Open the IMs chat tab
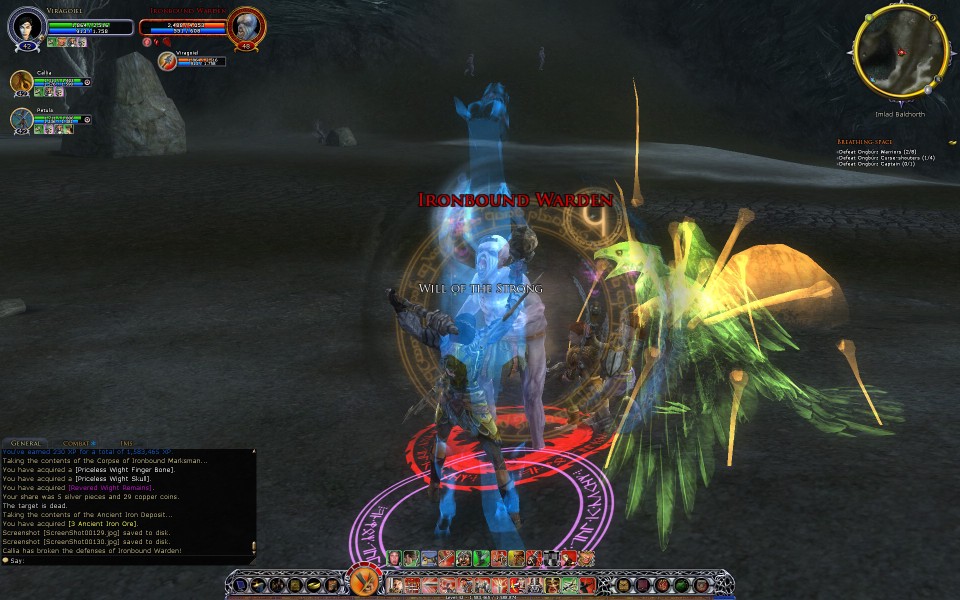The width and height of the screenshot is (960, 600). pyautogui.click(x=125, y=442)
